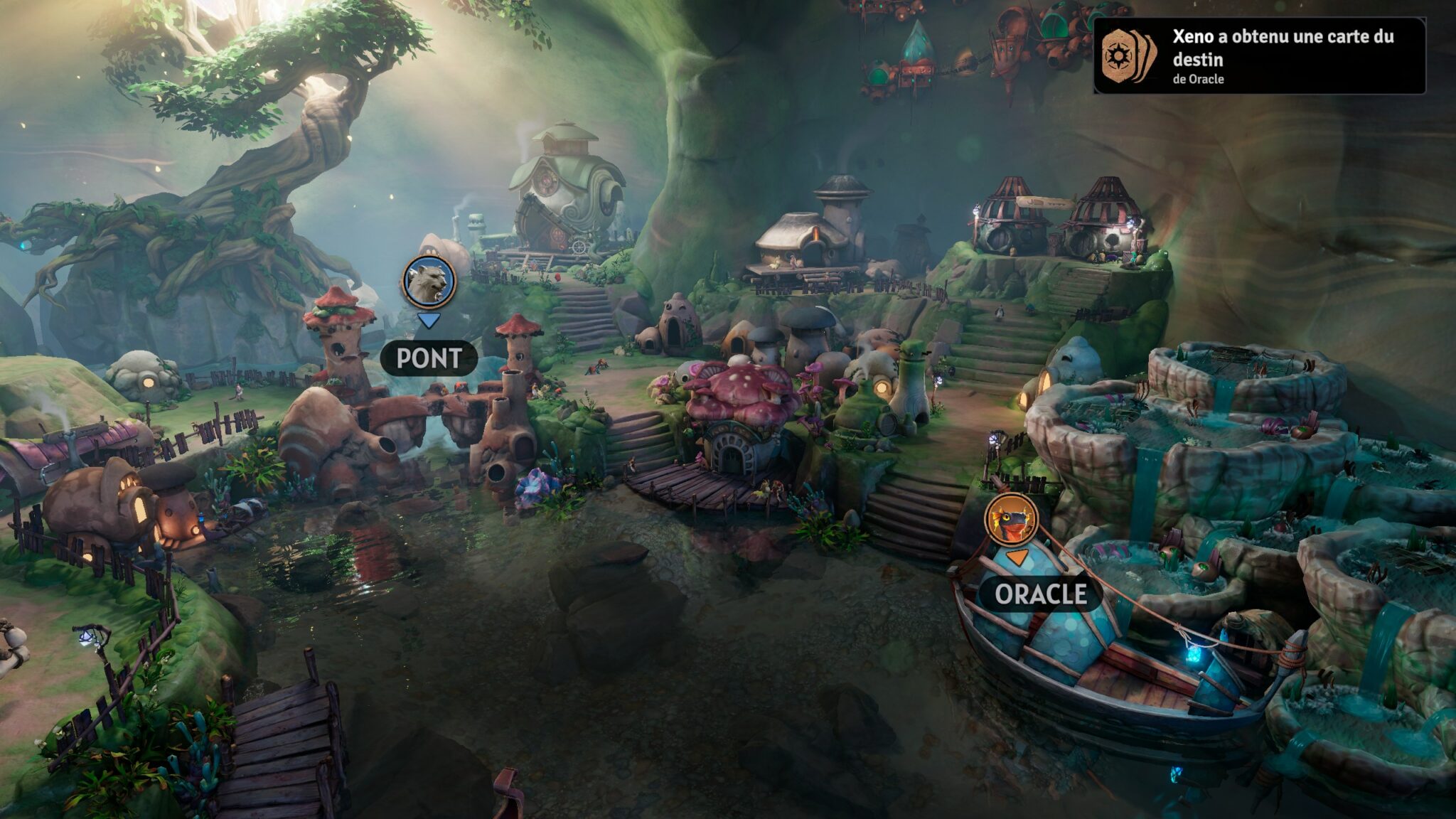1456x819 pixels.
Task: Select the ORACLE location label
Action: (1041, 594)
